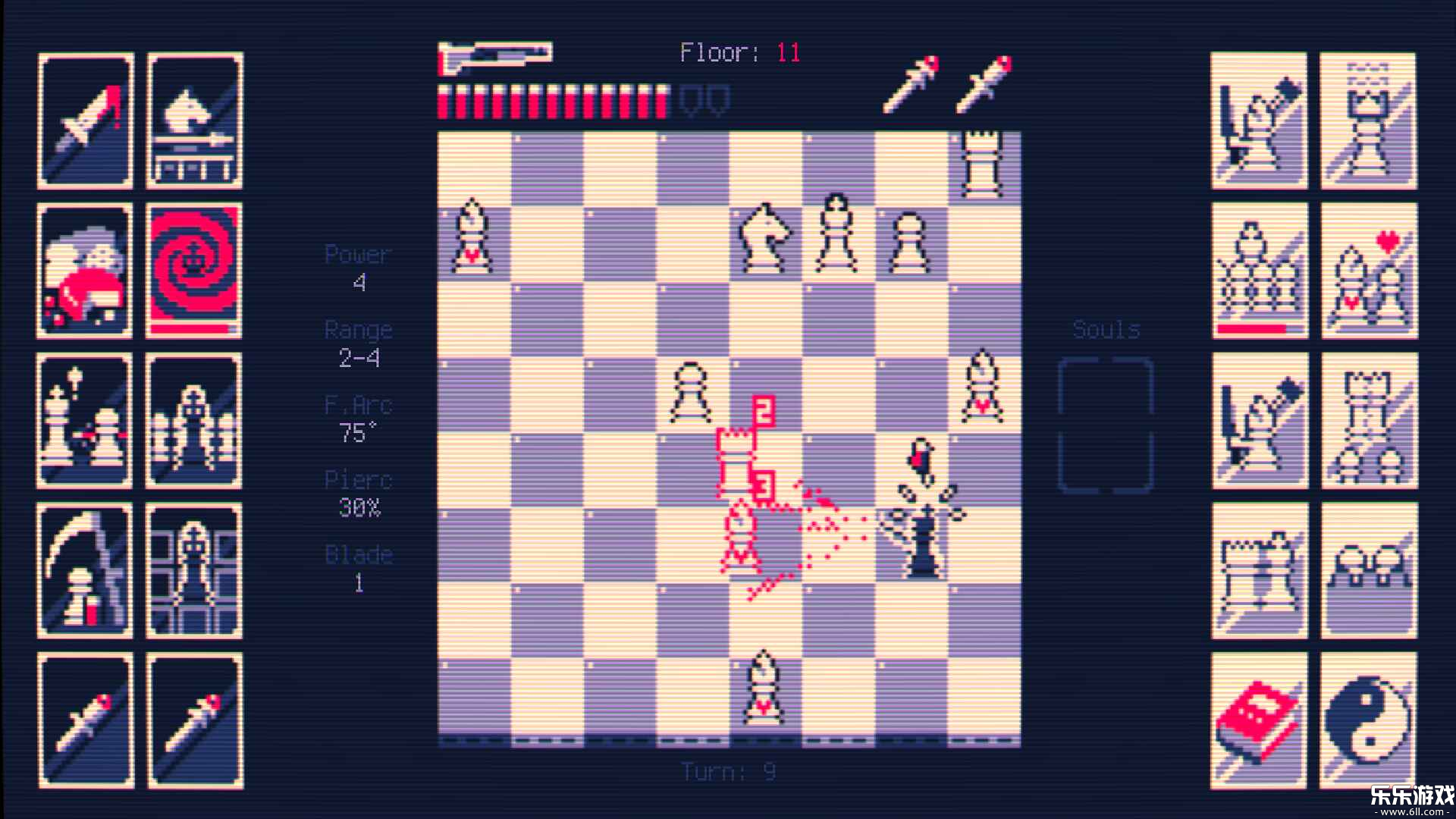Click the knight with crossbow card
The height and width of the screenshot is (819, 1456).
[193, 118]
